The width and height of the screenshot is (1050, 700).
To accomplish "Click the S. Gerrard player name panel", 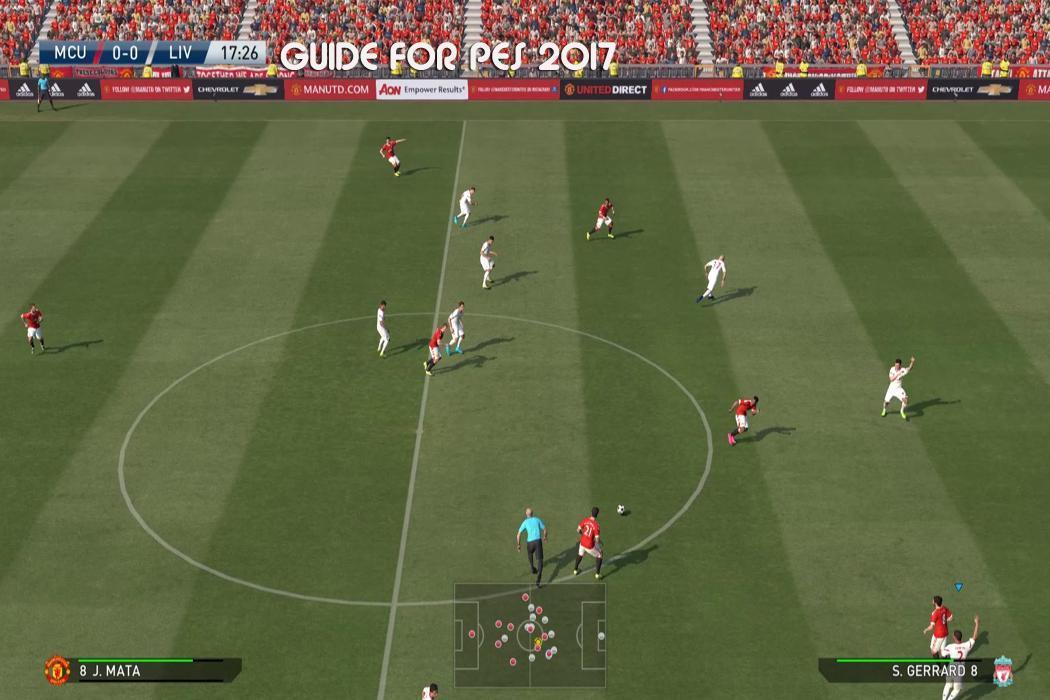I will pos(905,671).
